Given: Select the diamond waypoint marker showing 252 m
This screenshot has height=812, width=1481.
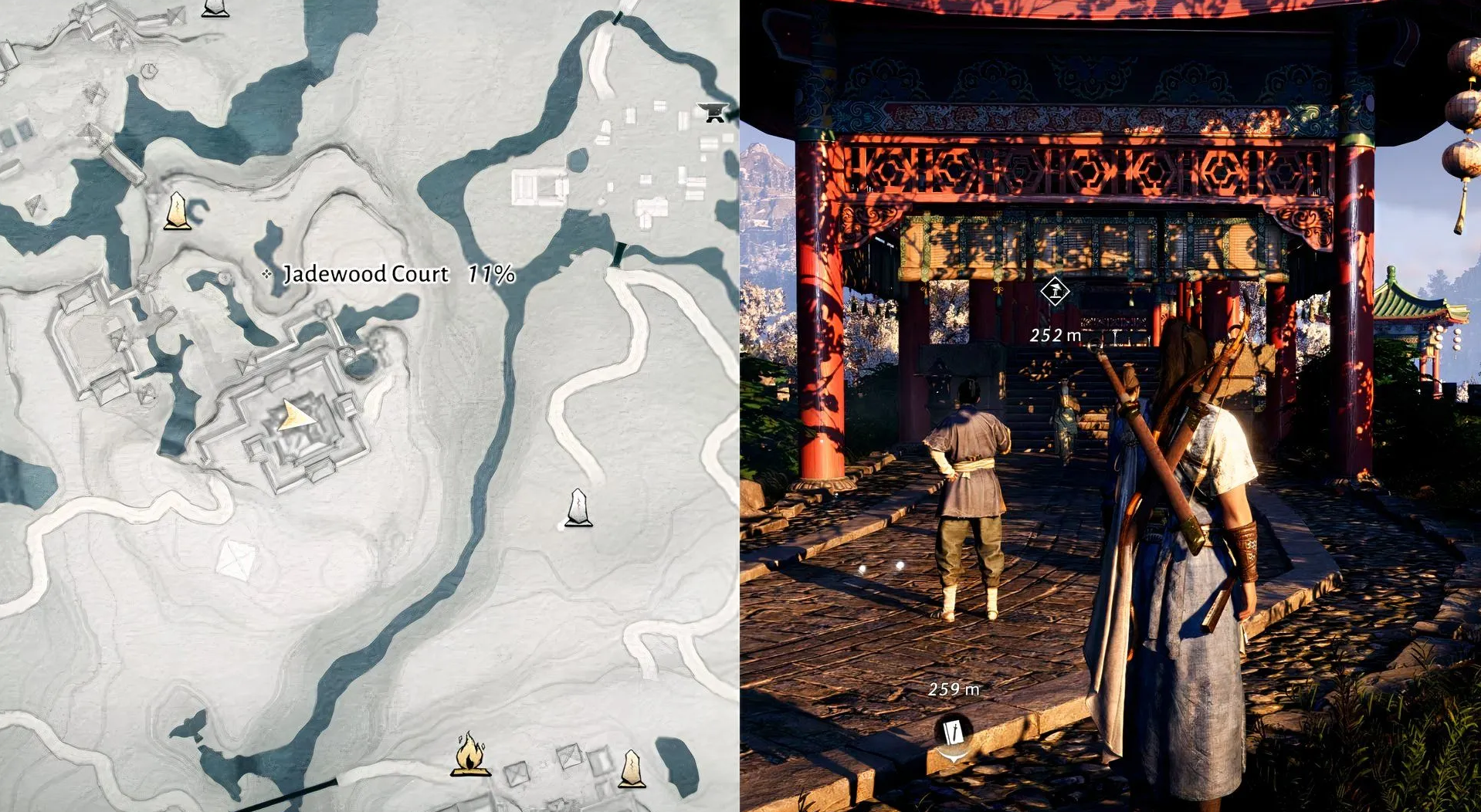Looking at the screenshot, I should click(1054, 292).
